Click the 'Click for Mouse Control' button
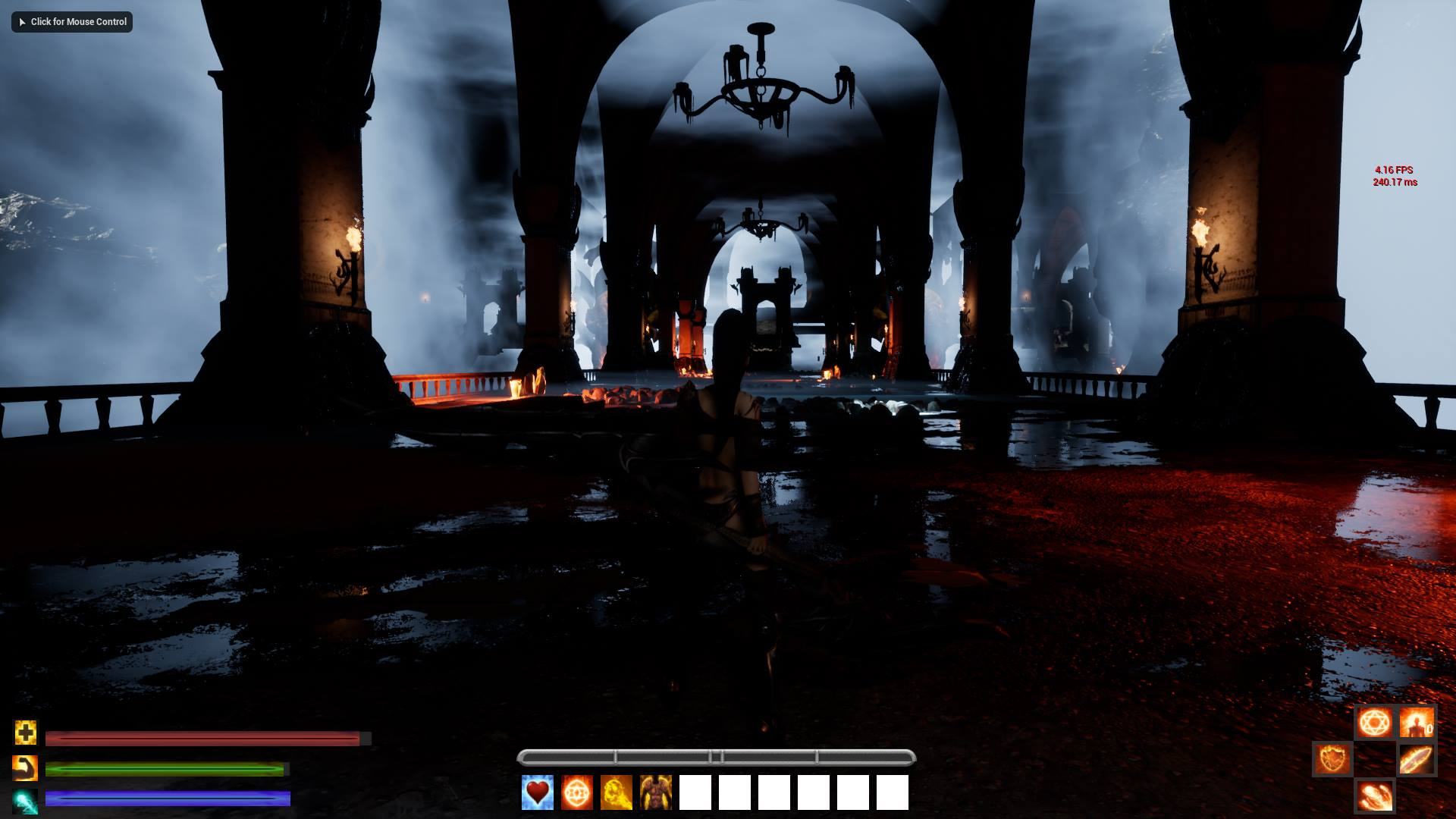Screen dimensions: 1456x819 (x=72, y=22)
